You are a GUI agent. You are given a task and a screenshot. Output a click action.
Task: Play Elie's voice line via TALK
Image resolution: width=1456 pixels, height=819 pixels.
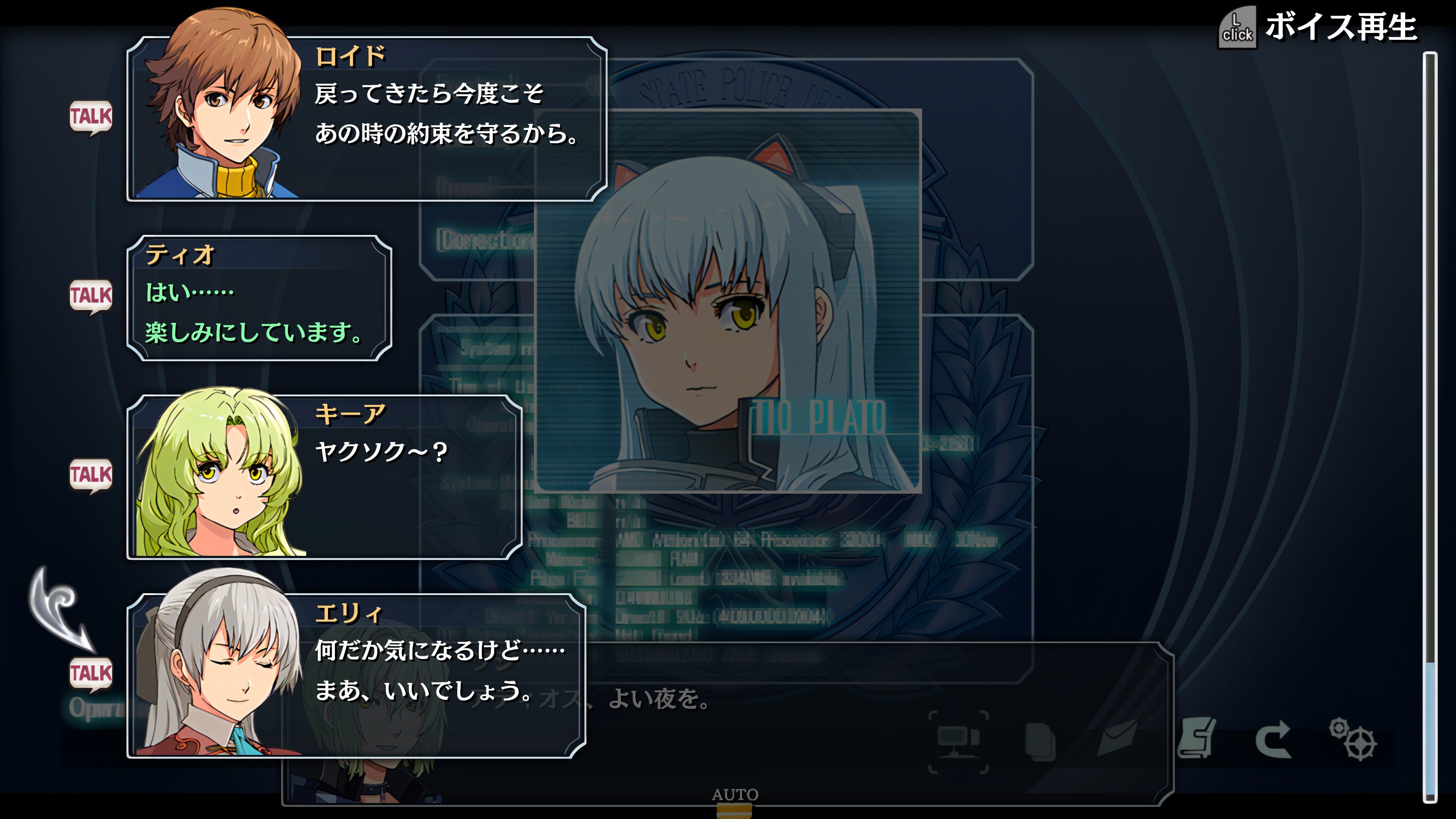pyautogui.click(x=91, y=673)
